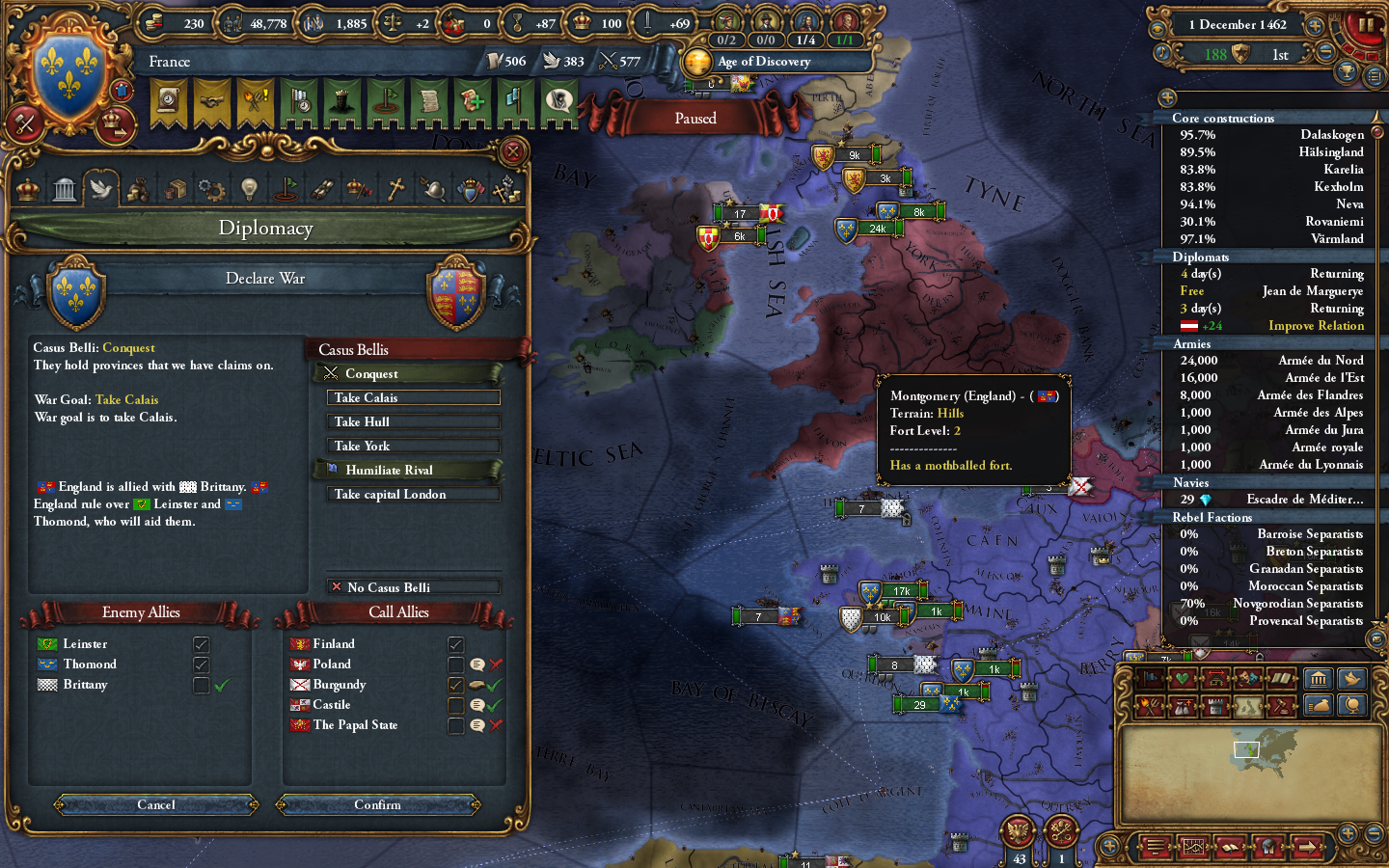Switch to the Diplomacy dove tab
Viewport: 1389px width, 868px height.
[102, 188]
